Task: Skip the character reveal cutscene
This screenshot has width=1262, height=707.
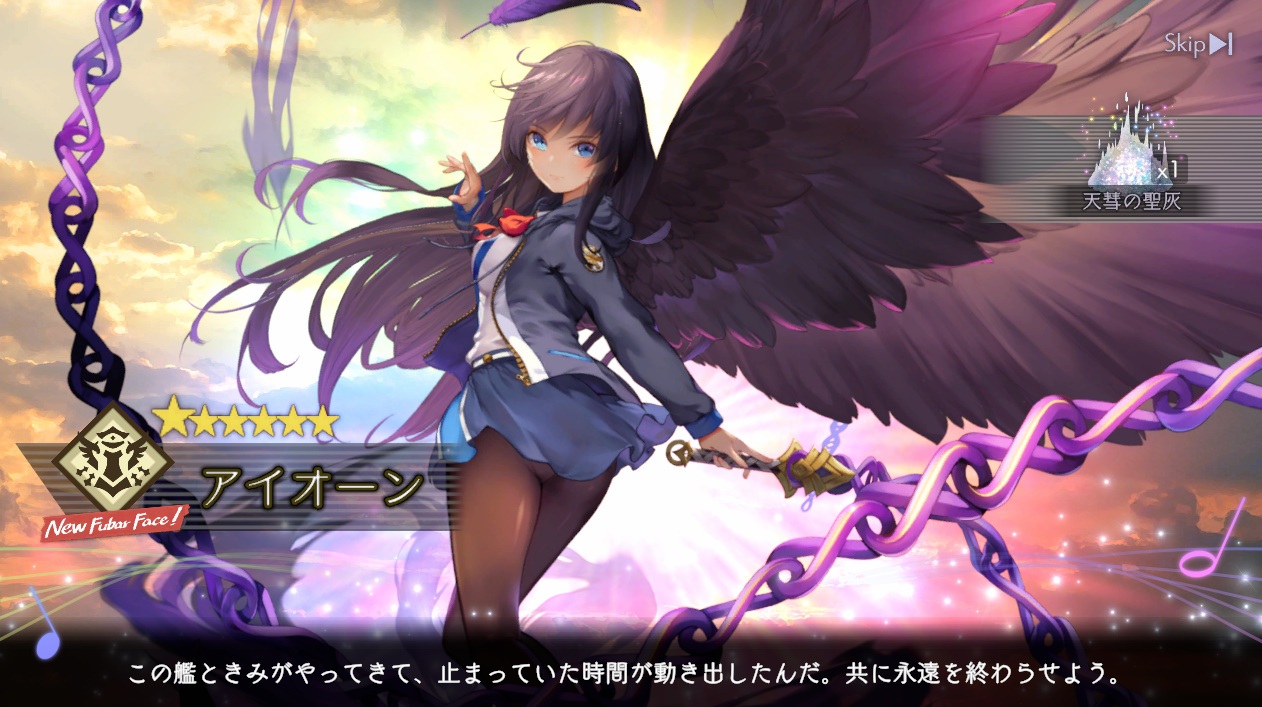Action: (x=1197, y=44)
